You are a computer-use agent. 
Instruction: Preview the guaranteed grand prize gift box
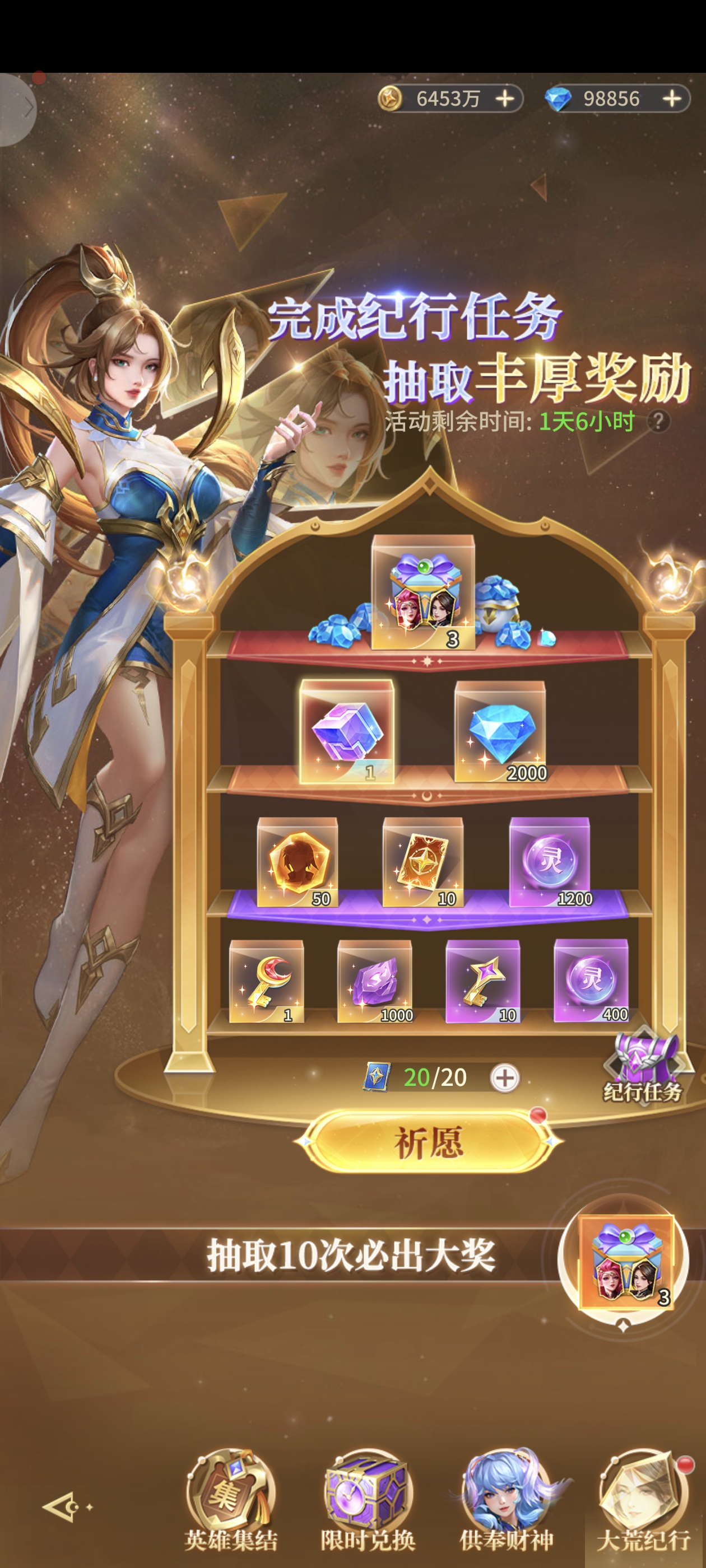pyautogui.click(x=625, y=1262)
